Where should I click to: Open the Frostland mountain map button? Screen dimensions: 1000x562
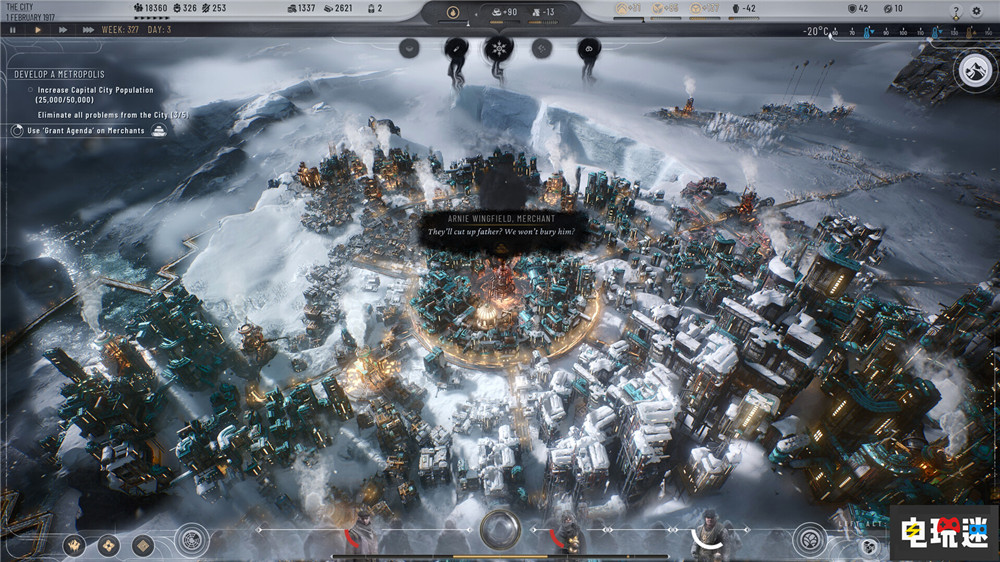tap(973, 69)
